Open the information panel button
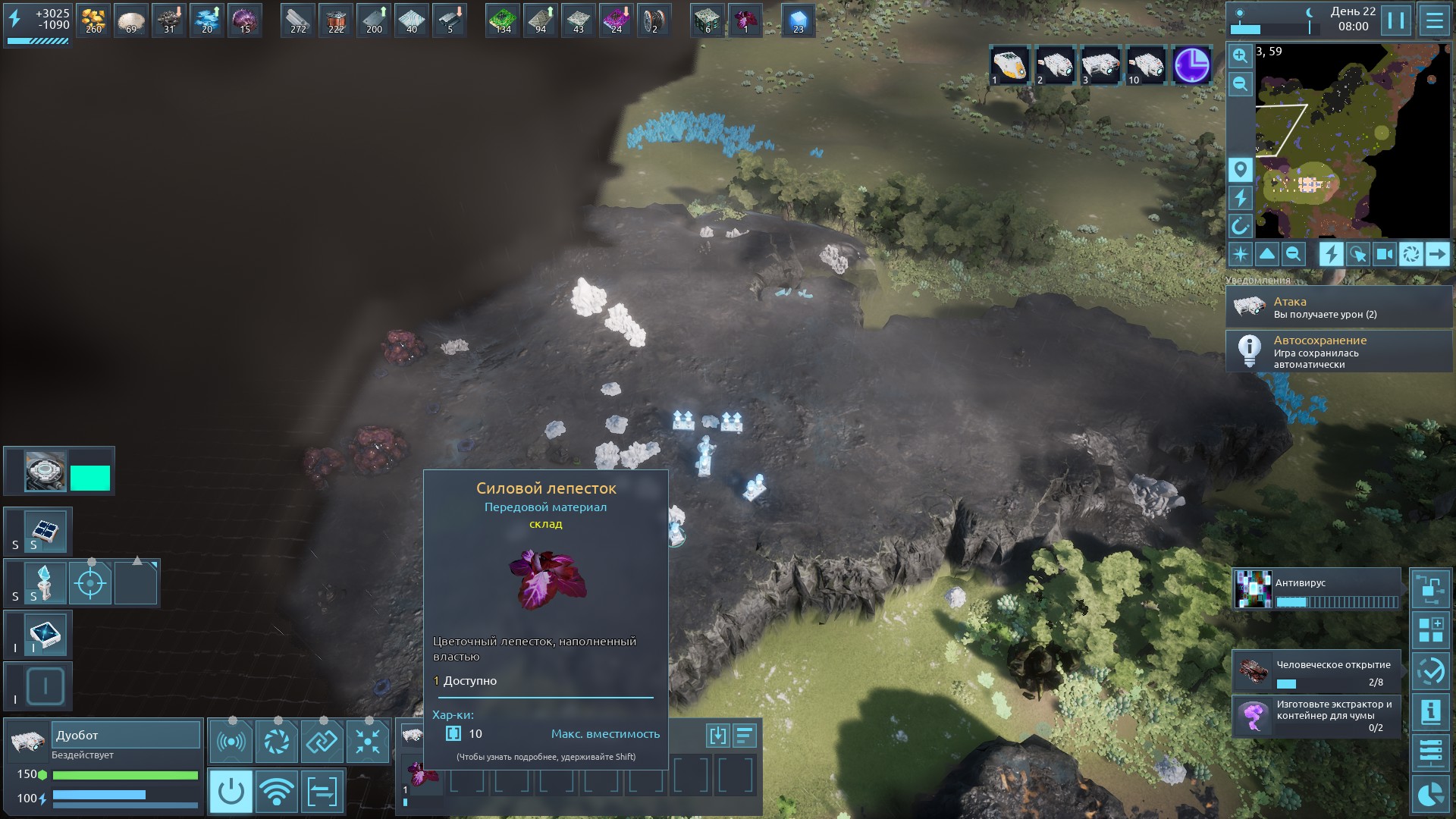Screen dimensions: 1456x819 click(1431, 711)
